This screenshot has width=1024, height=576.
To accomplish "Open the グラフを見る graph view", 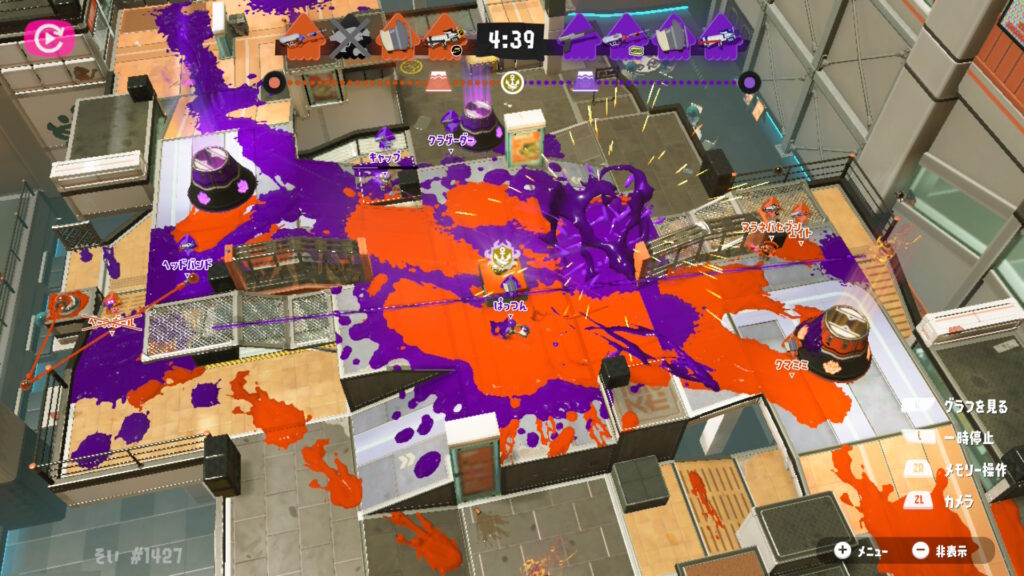I will click(x=962, y=406).
